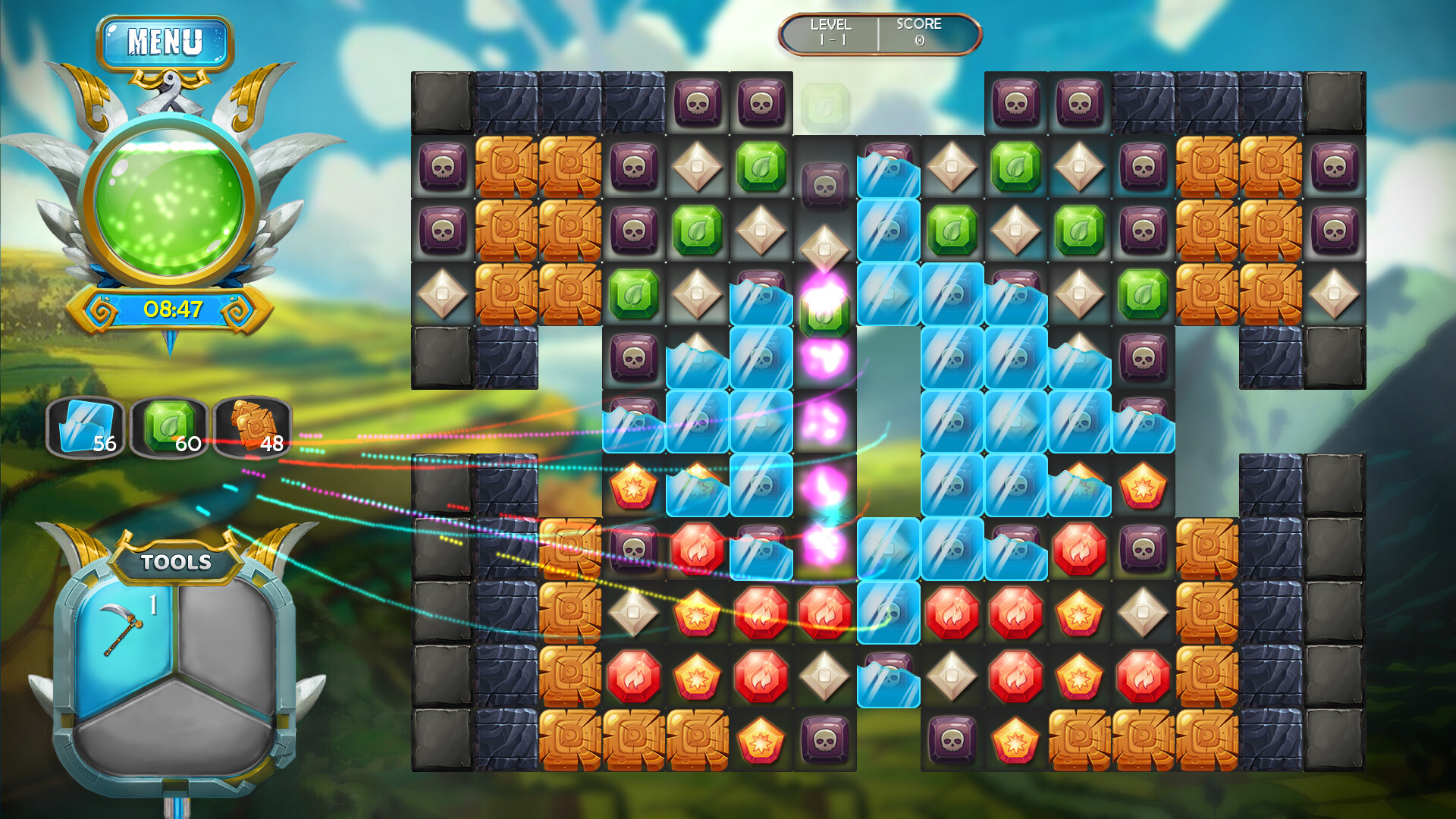Click the TOOLS panel banner

pyautogui.click(x=175, y=562)
